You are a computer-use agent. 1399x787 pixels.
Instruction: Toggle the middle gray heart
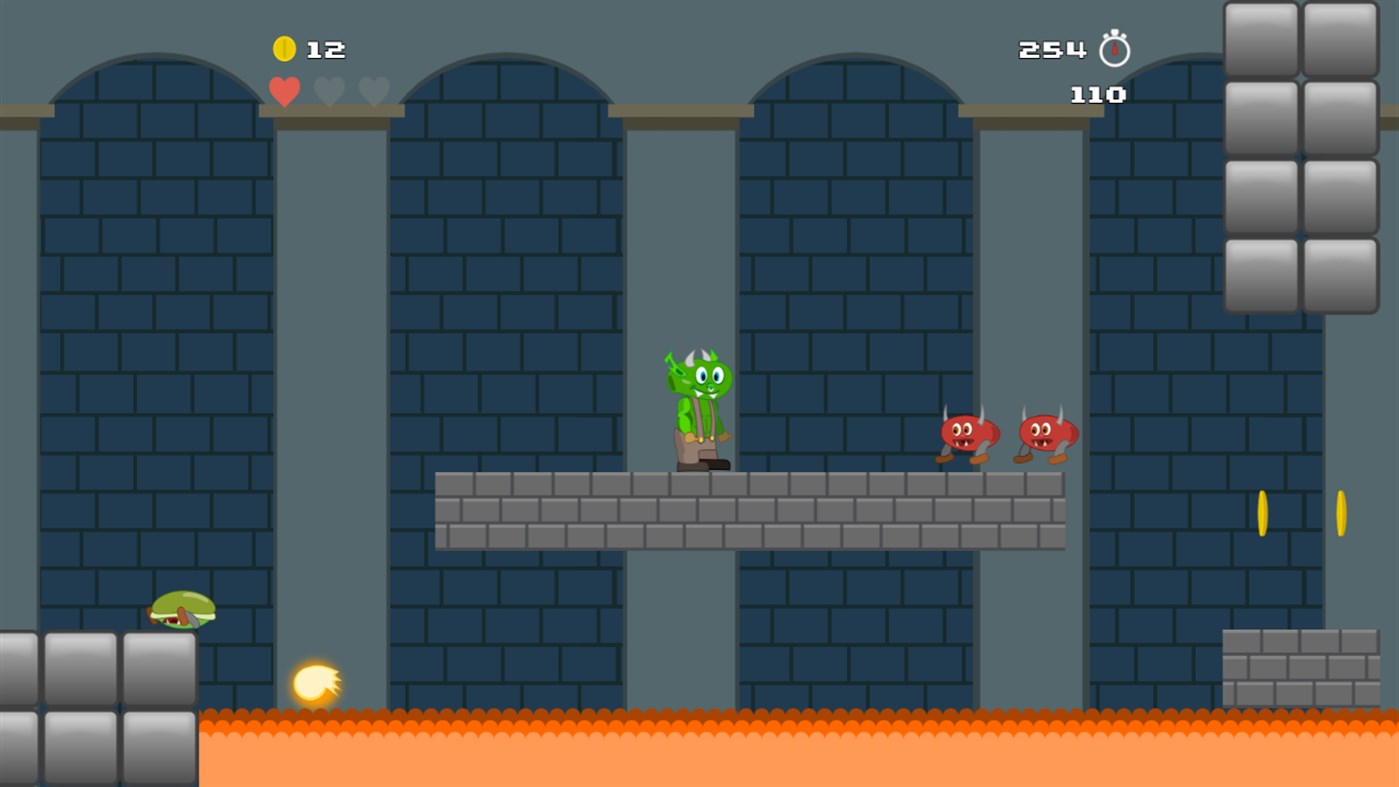329,91
